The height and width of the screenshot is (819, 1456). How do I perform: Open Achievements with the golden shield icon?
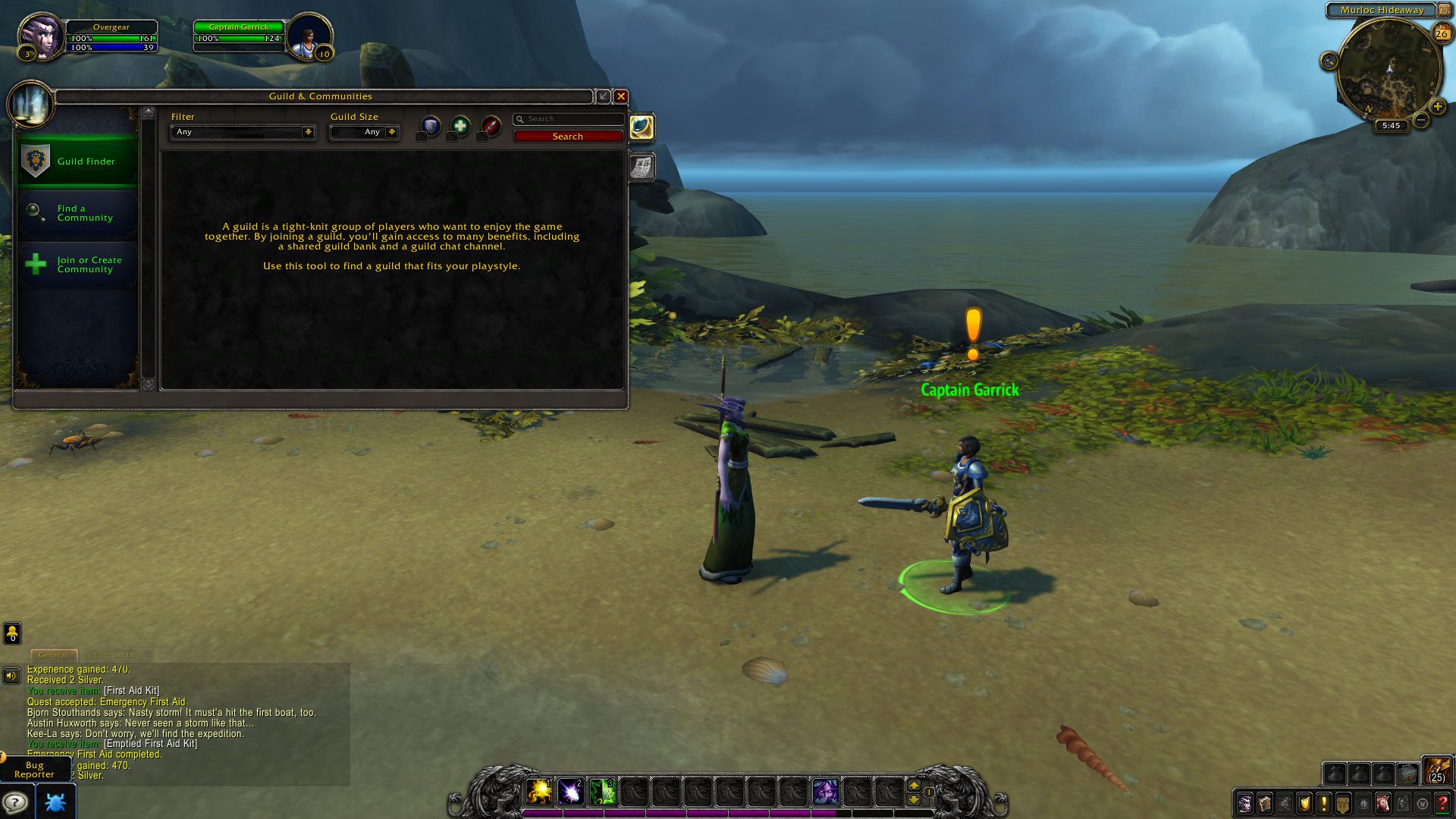1305,802
